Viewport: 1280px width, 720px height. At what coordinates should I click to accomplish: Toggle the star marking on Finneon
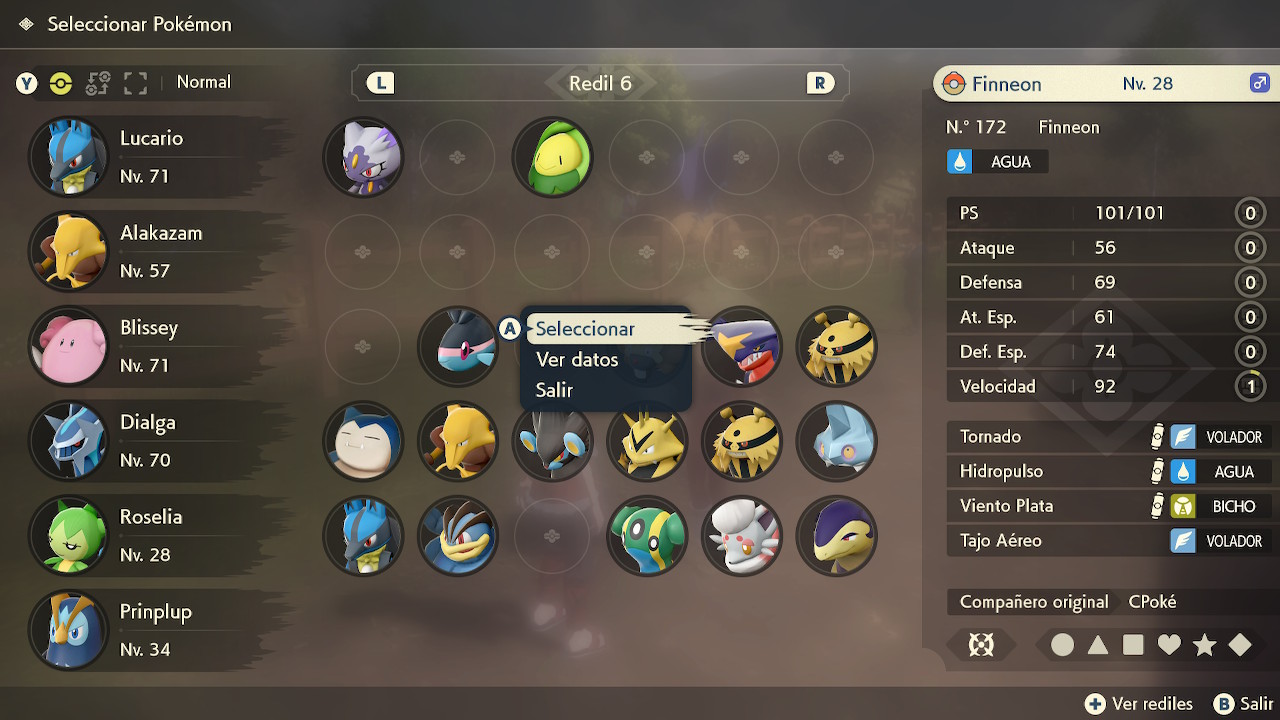[x=1204, y=645]
